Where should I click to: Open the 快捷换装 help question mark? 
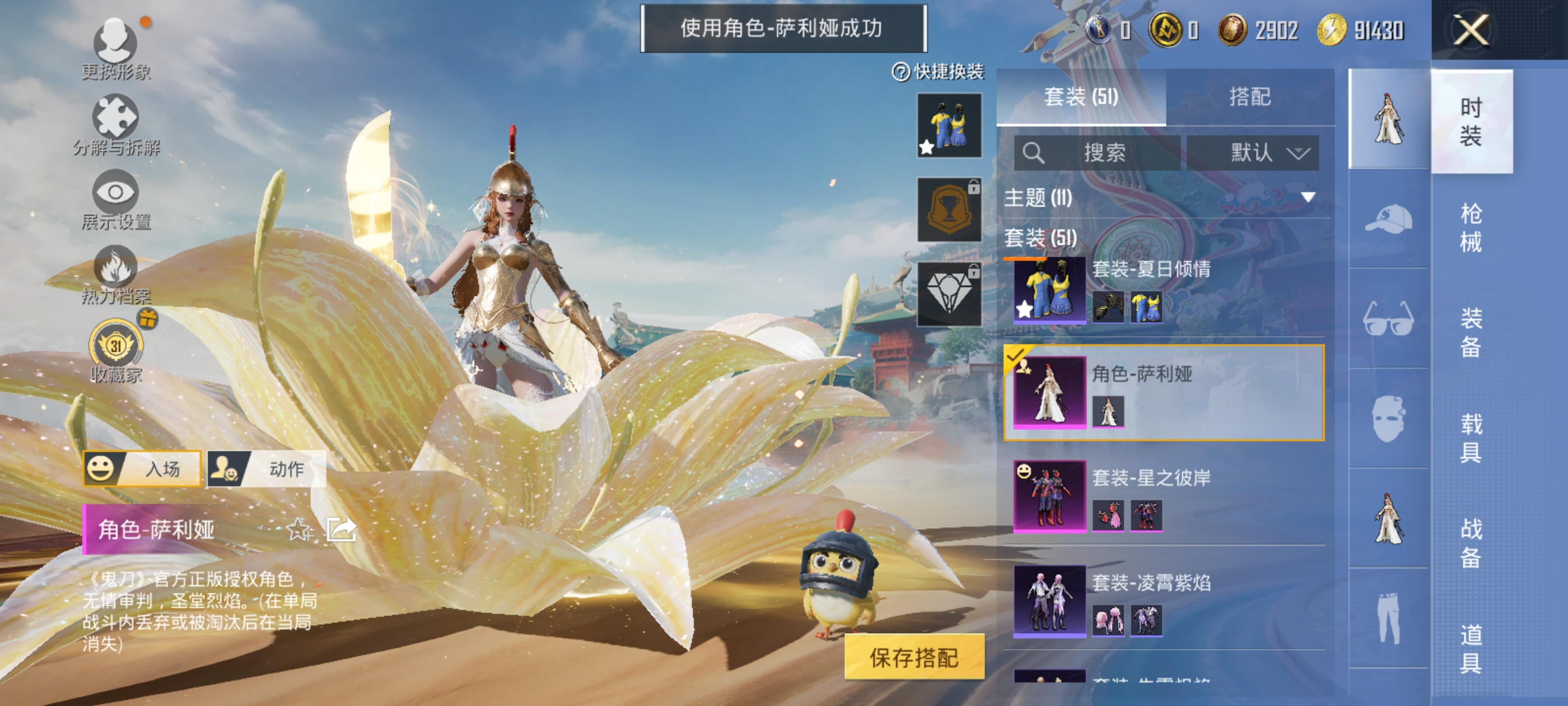click(900, 72)
